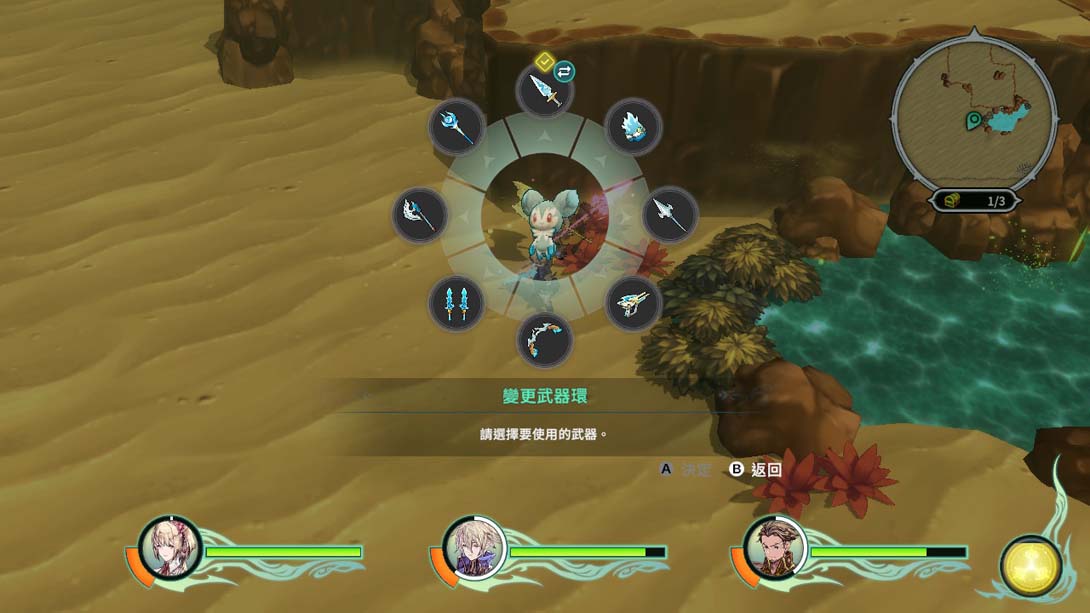Choose the bow weapon icon
This screenshot has height=613, width=1090.
coord(545,340)
